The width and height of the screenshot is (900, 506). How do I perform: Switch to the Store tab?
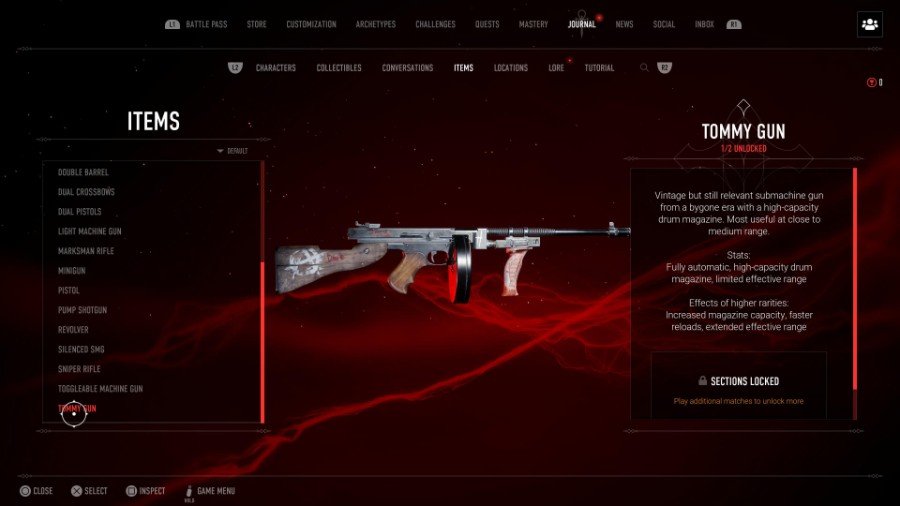[259, 24]
